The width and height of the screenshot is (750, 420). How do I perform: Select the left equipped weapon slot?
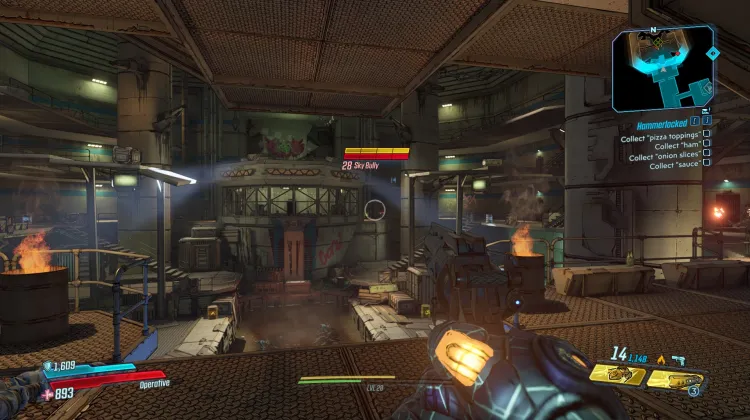point(616,377)
